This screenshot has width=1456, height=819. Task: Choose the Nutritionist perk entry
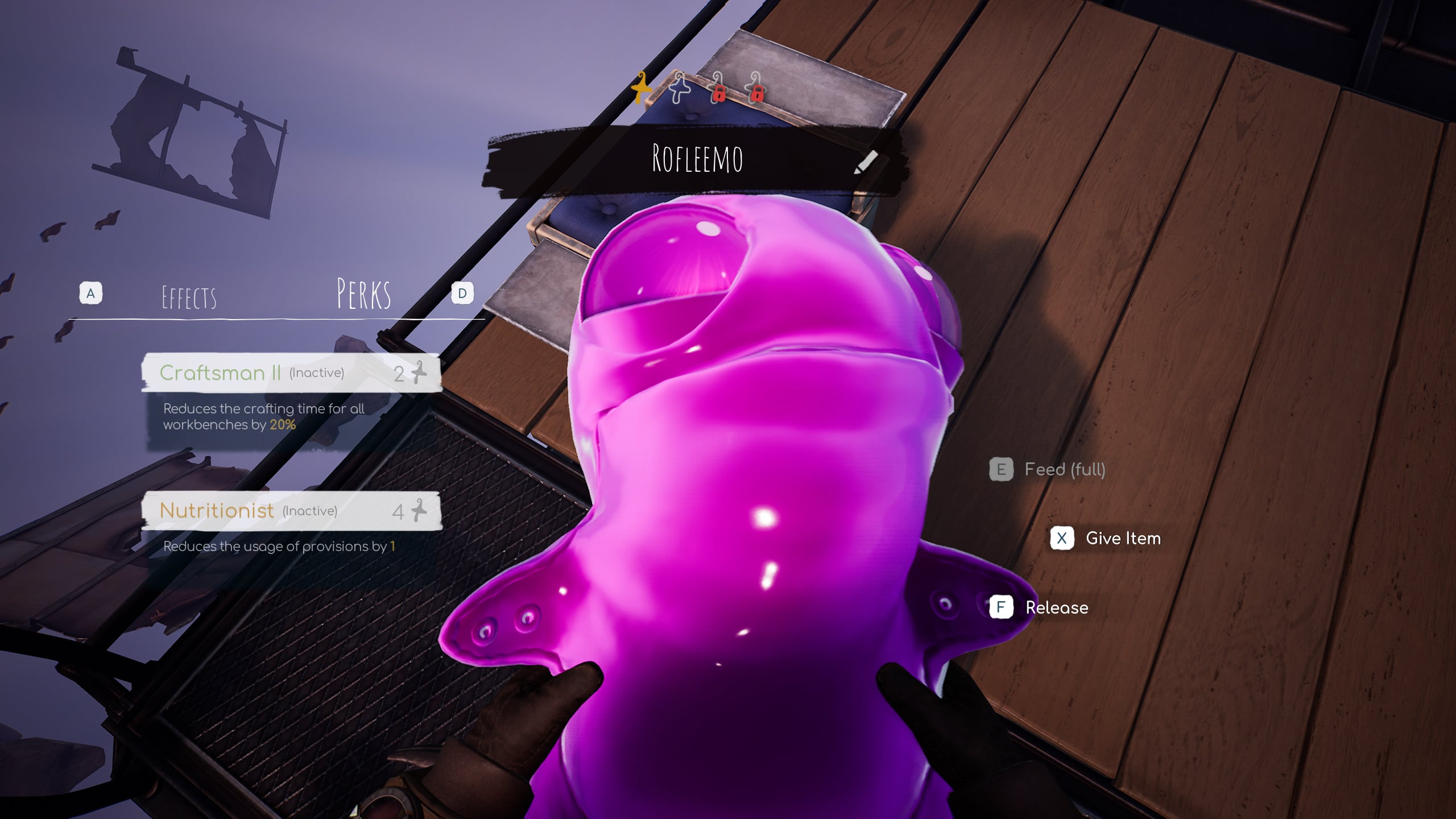pyautogui.click(x=291, y=511)
